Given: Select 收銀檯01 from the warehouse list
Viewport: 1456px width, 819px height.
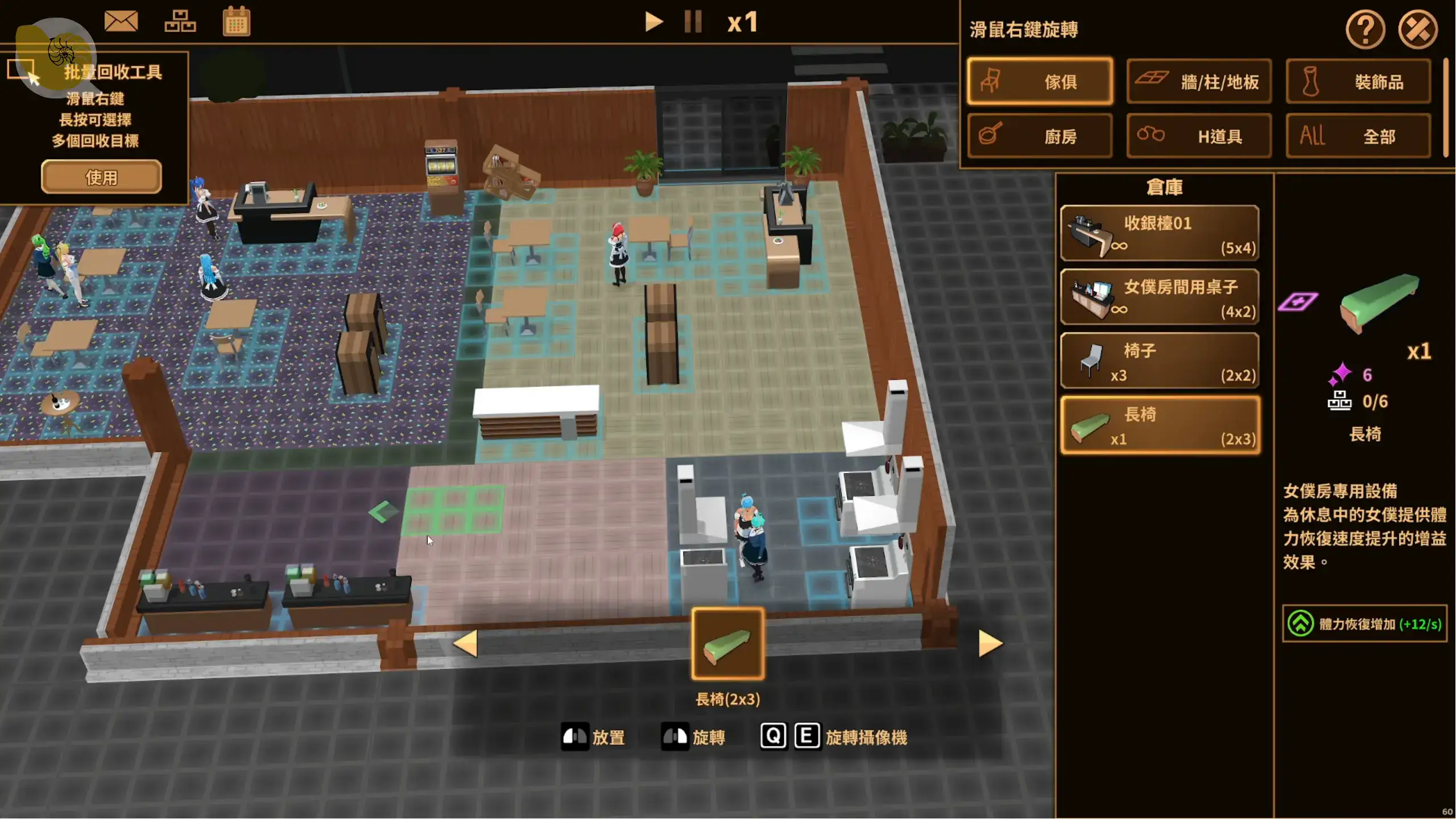Looking at the screenshot, I should (x=1160, y=234).
